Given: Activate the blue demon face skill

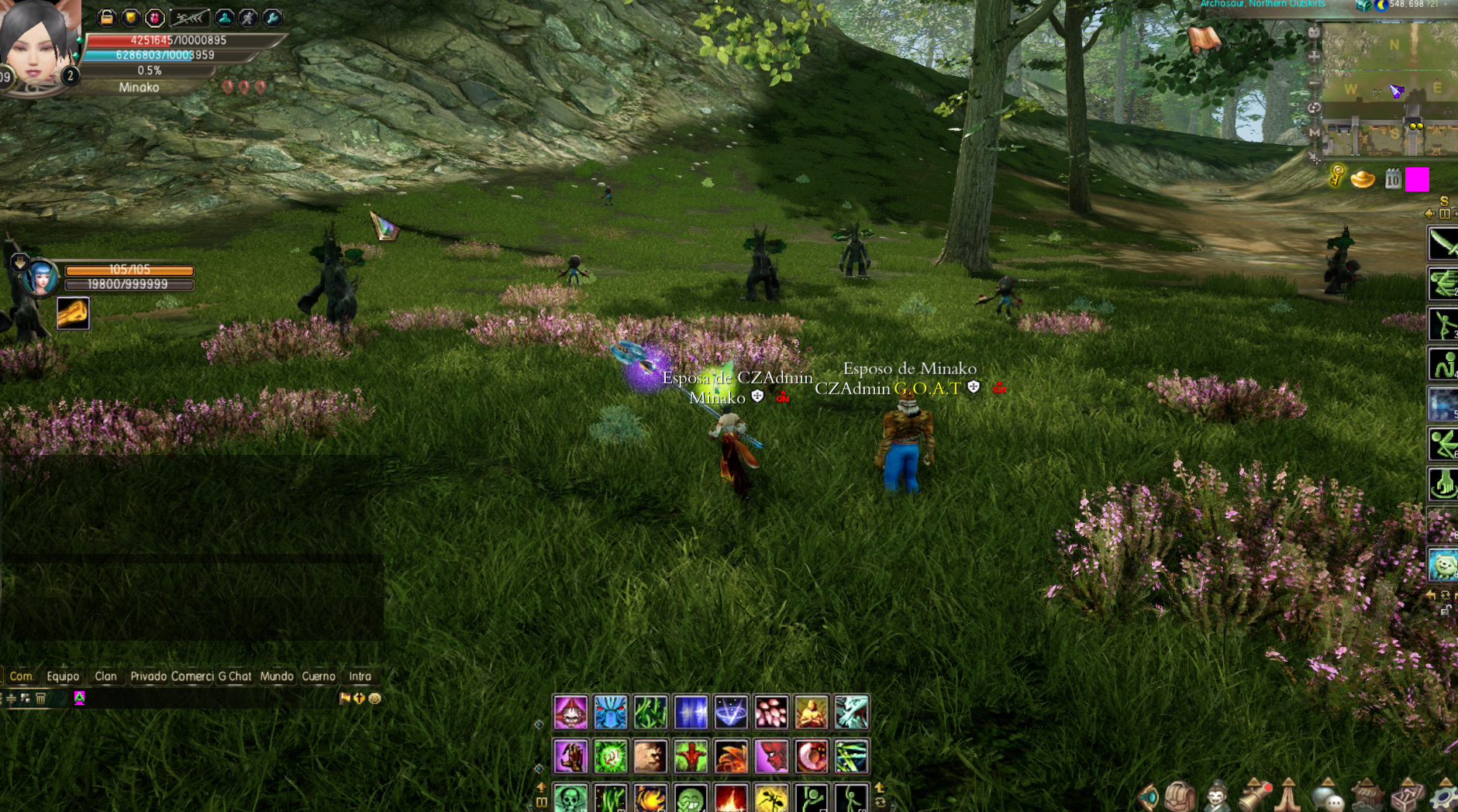Looking at the screenshot, I should click(x=611, y=713).
